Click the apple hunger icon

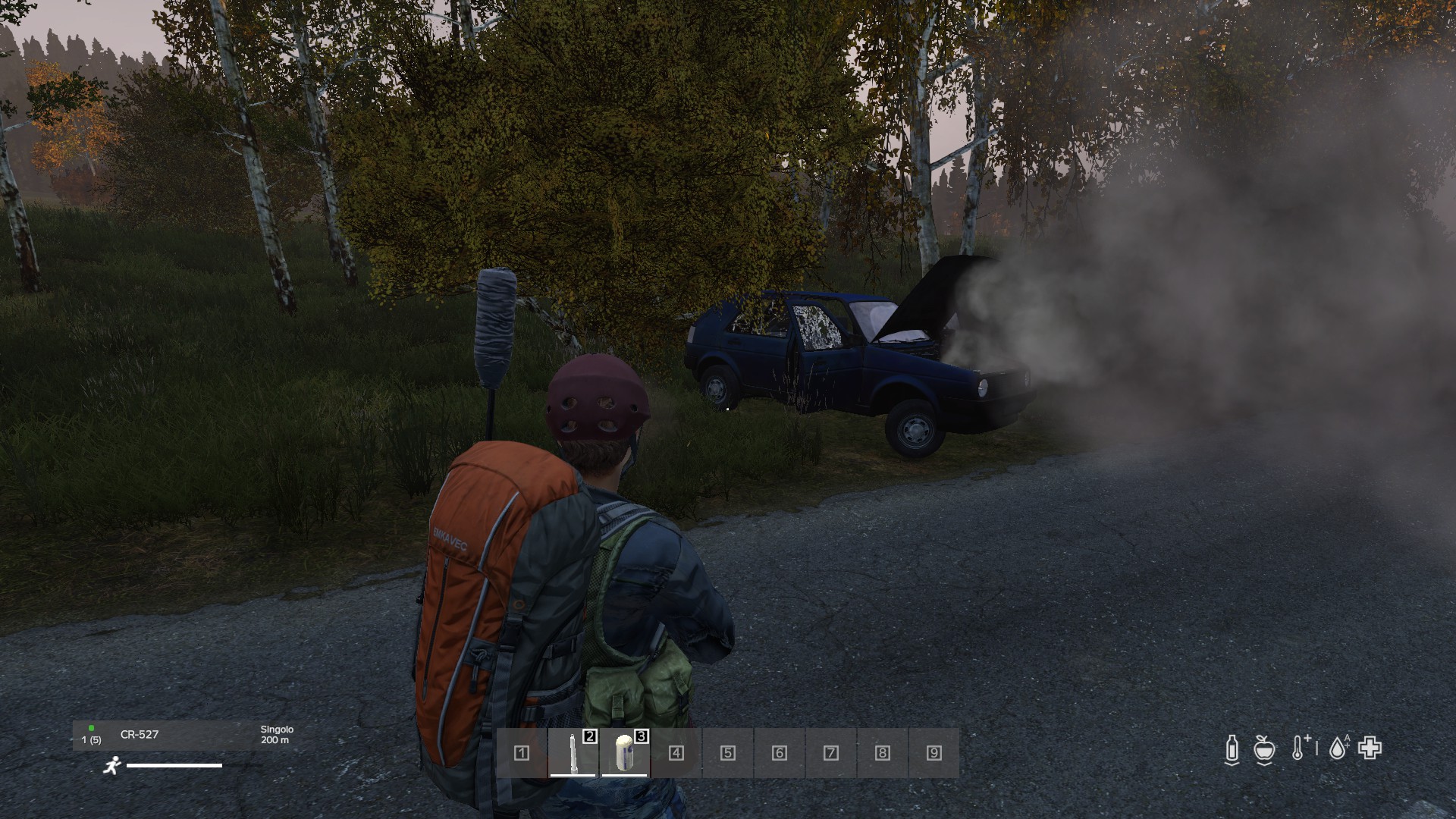pyautogui.click(x=1264, y=748)
